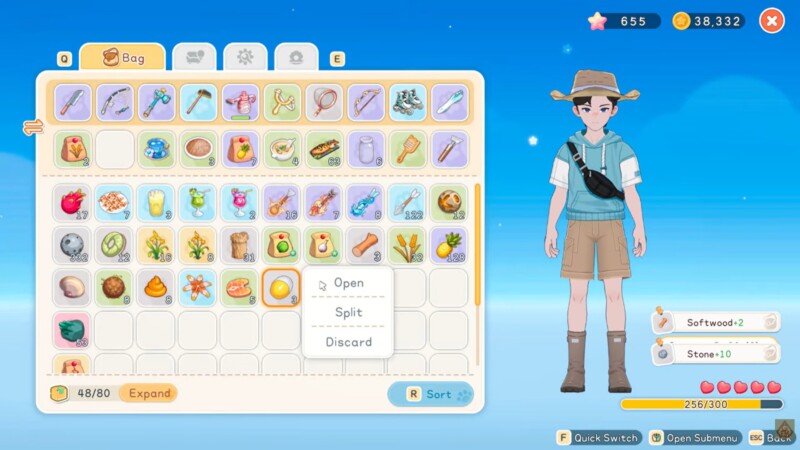The image size is (800, 450).
Task: Select the watering can tool slot
Action: pyautogui.click(x=240, y=101)
